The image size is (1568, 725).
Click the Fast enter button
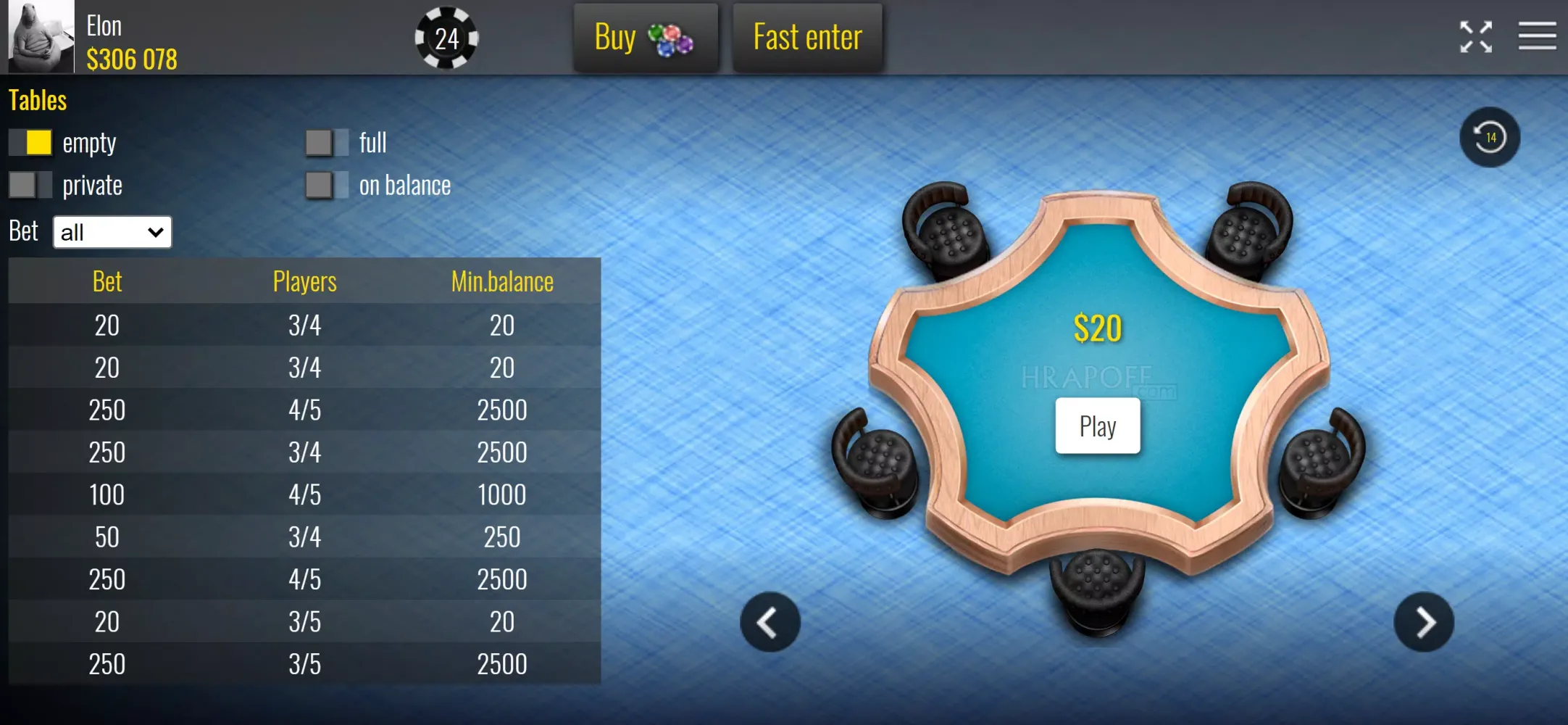point(807,38)
